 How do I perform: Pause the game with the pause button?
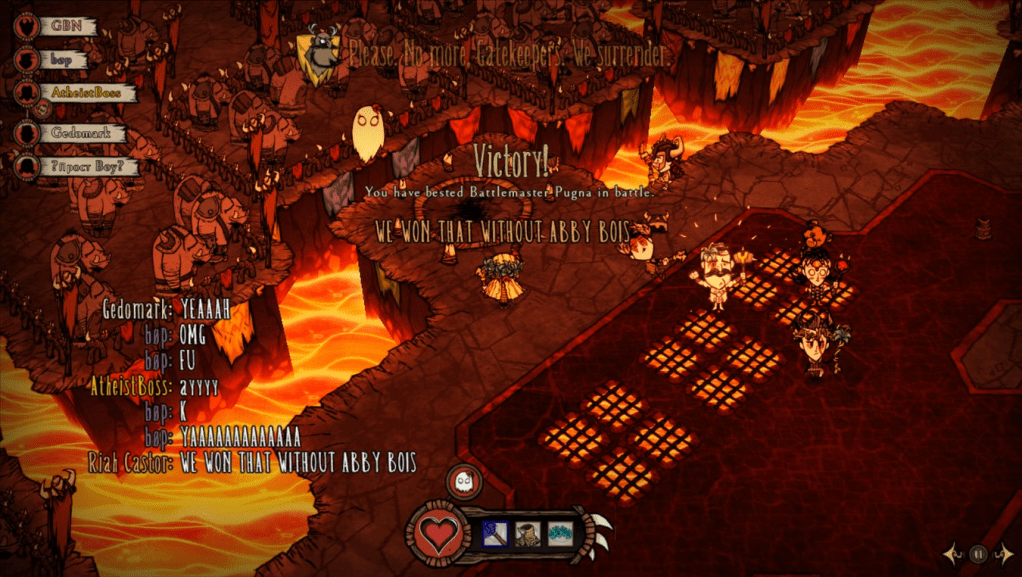click(979, 553)
